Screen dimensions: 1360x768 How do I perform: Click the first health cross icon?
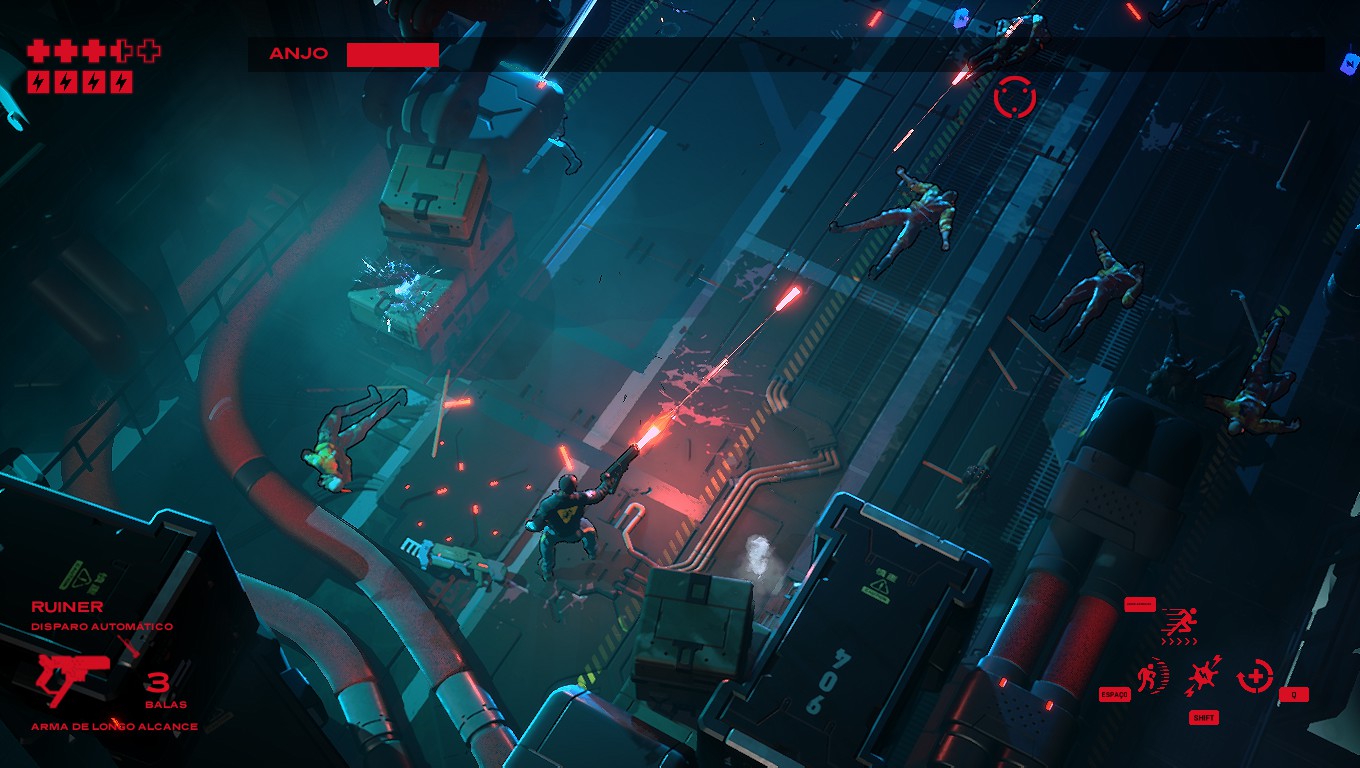(x=38, y=50)
